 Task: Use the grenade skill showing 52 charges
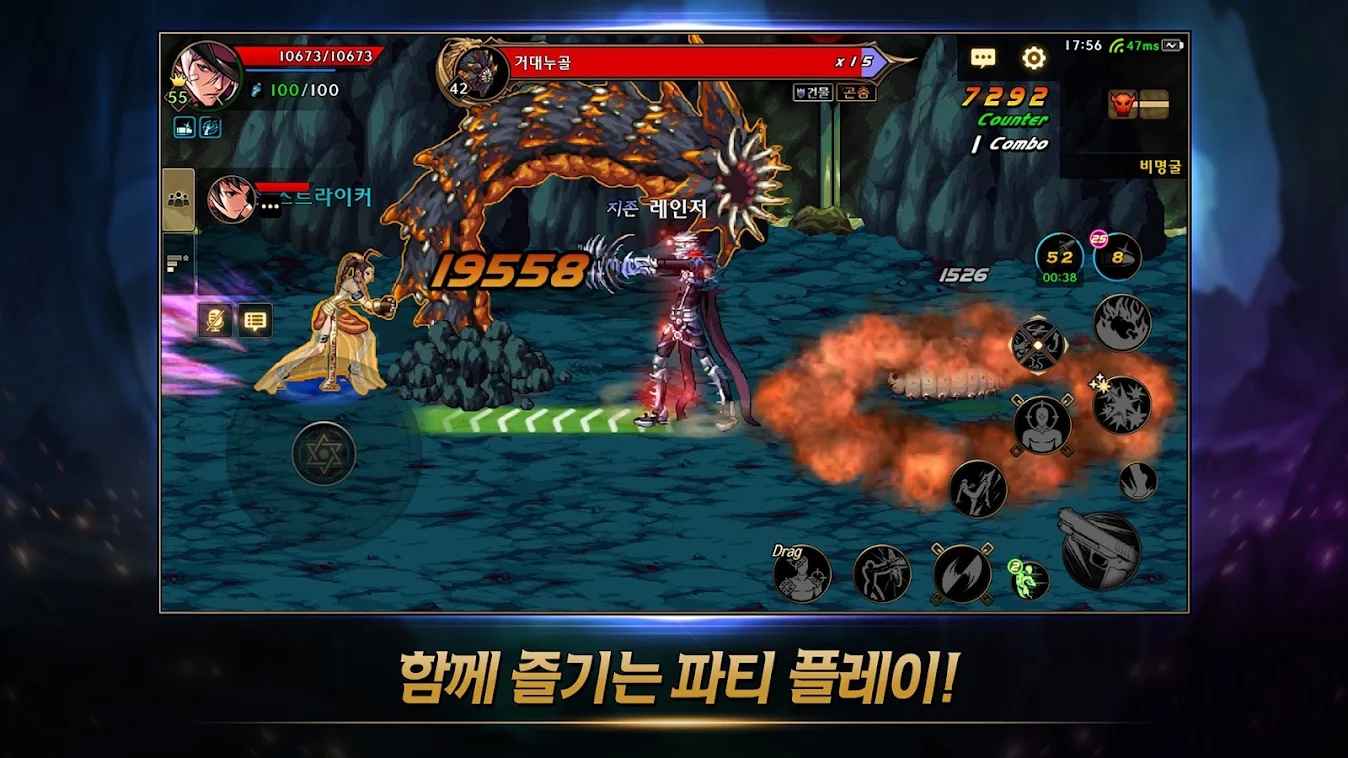click(1061, 255)
